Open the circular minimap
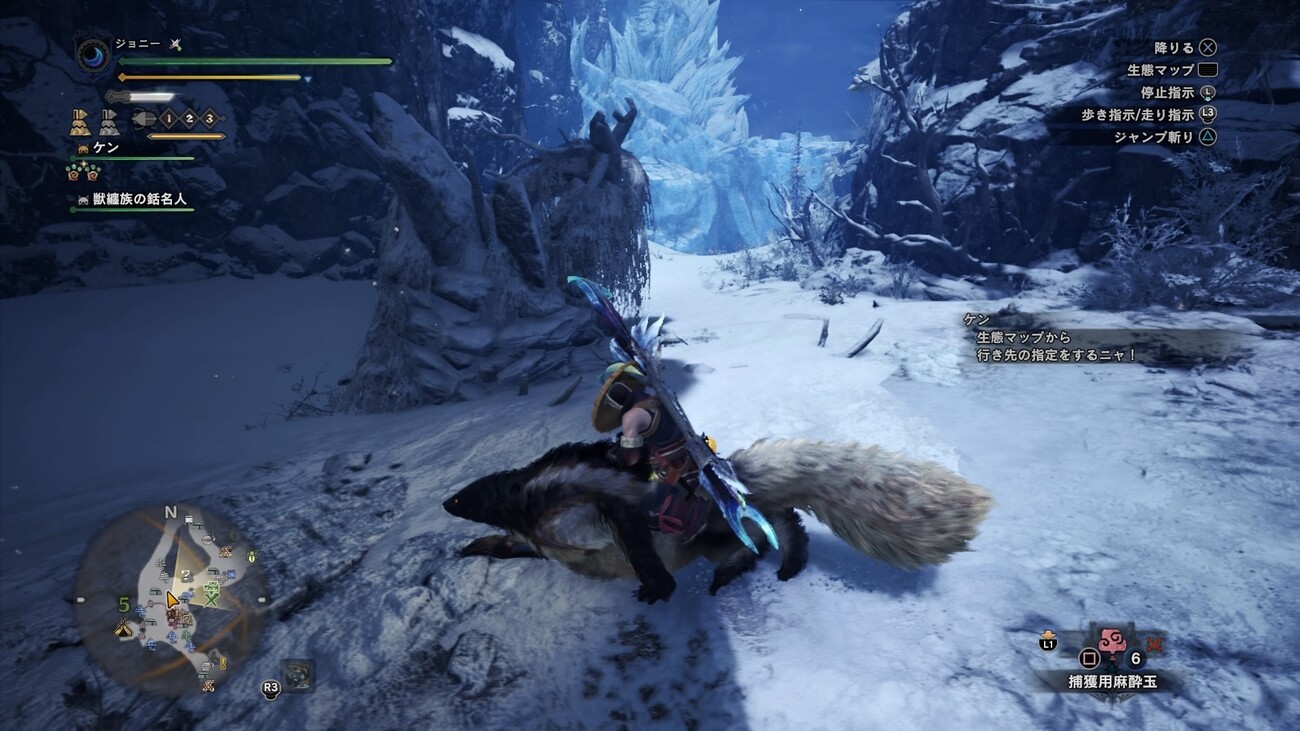Screen dimensions: 1300x731 point(170,598)
